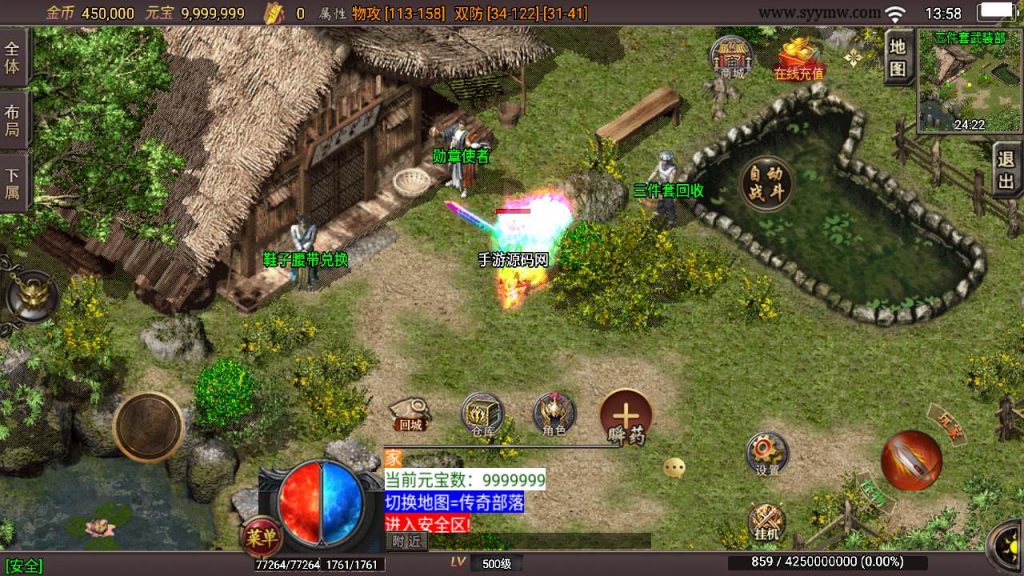Open the 菜单 menu button
1024x576 pixels.
[260, 535]
